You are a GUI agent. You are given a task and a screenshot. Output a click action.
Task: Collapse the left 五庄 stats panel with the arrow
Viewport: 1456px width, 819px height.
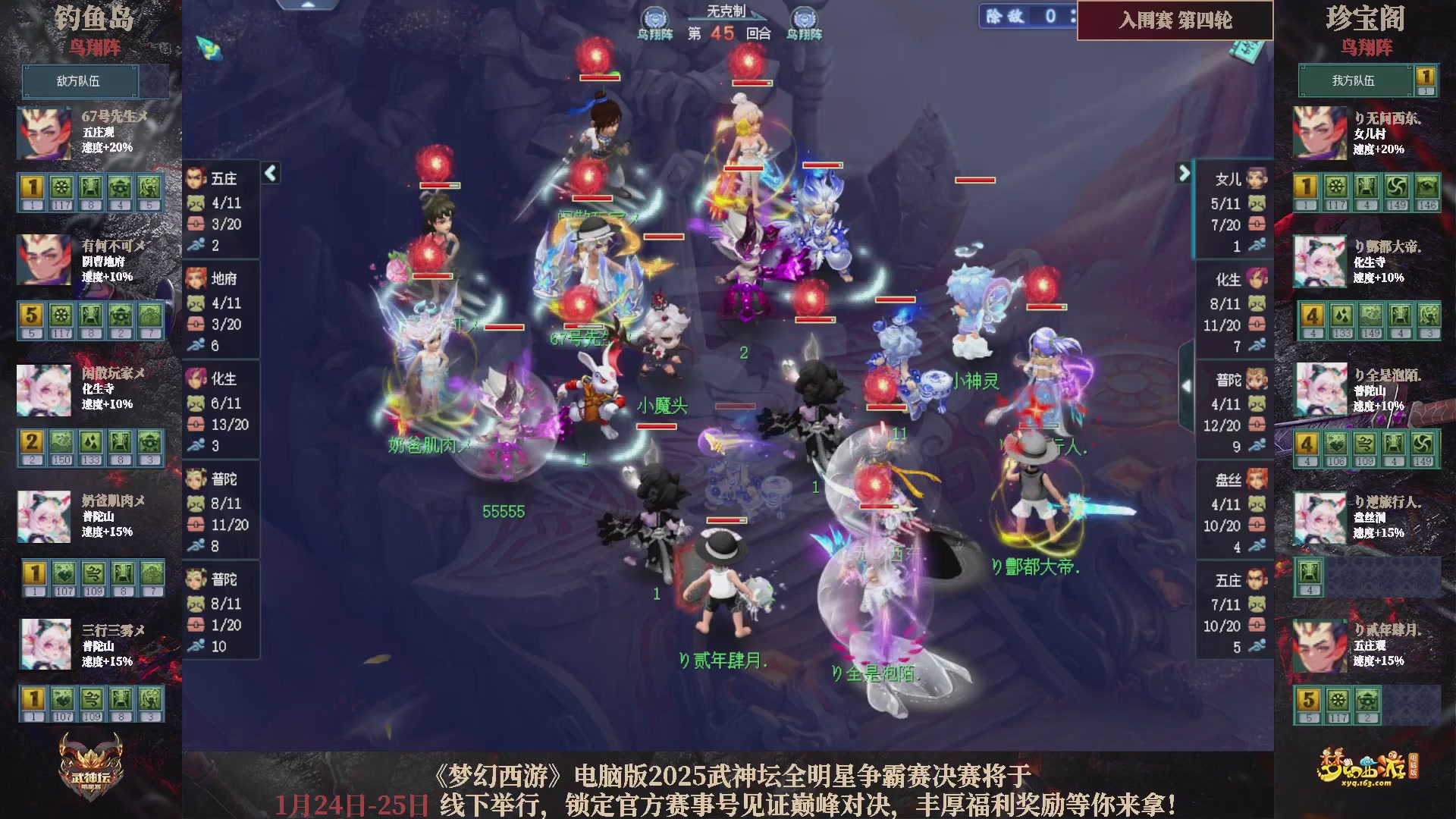coord(269,173)
